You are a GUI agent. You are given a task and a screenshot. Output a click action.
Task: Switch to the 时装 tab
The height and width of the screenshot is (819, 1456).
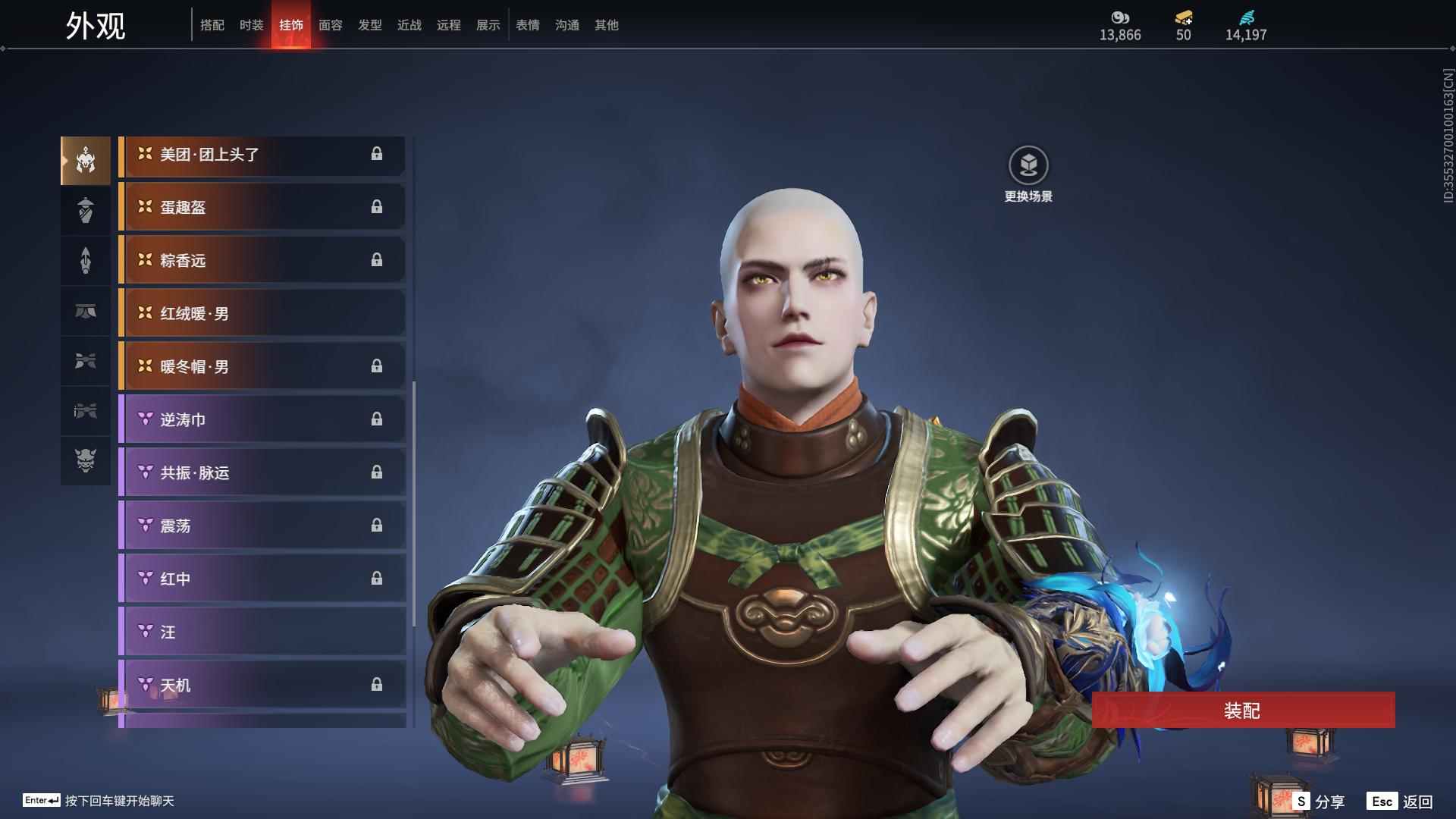(x=251, y=25)
